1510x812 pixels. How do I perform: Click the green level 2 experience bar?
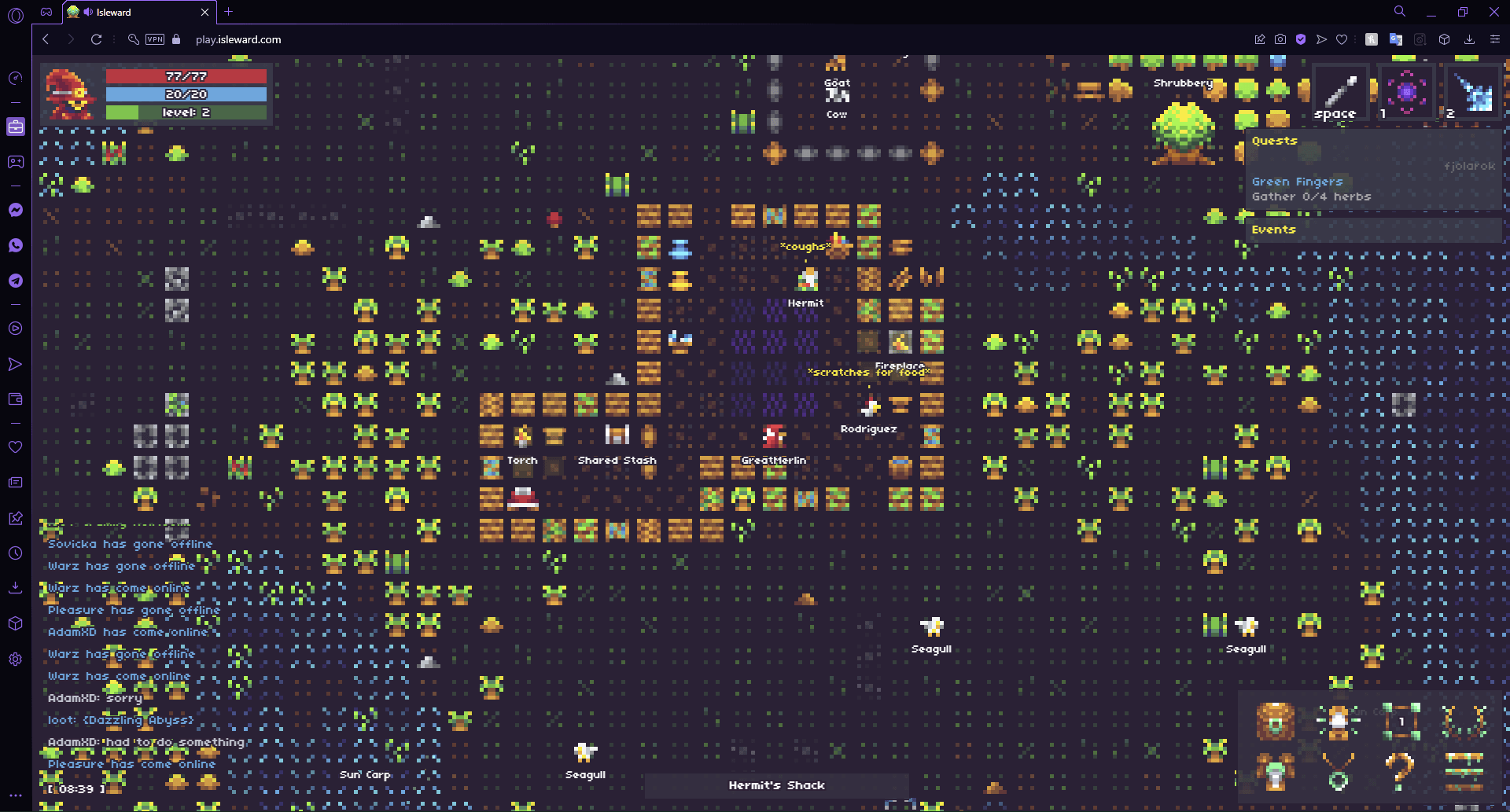coord(186,112)
